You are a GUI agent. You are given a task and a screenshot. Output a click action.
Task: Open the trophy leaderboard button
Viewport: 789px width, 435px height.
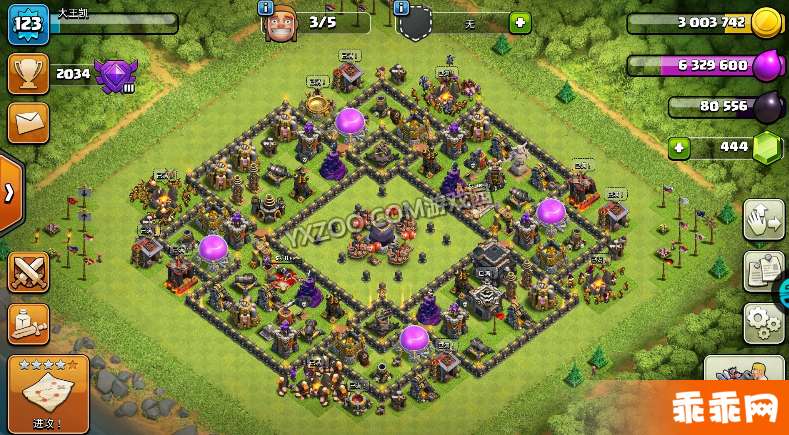pos(27,73)
